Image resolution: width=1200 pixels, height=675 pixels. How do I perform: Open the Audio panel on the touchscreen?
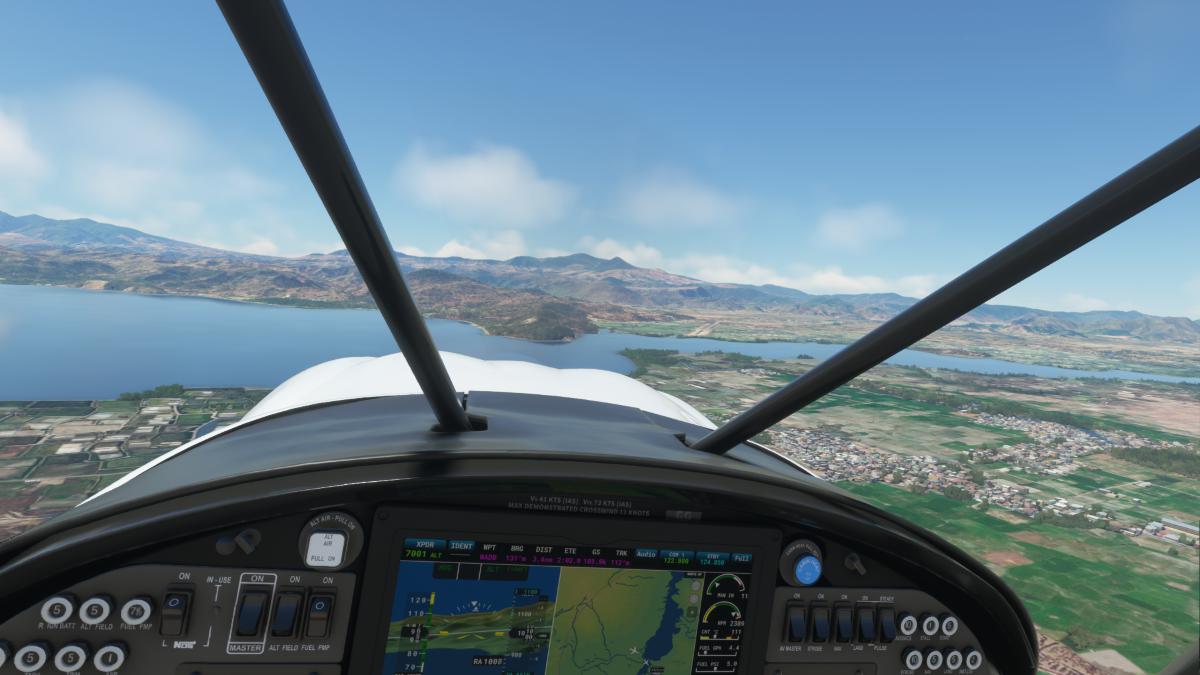(x=646, y=553)
